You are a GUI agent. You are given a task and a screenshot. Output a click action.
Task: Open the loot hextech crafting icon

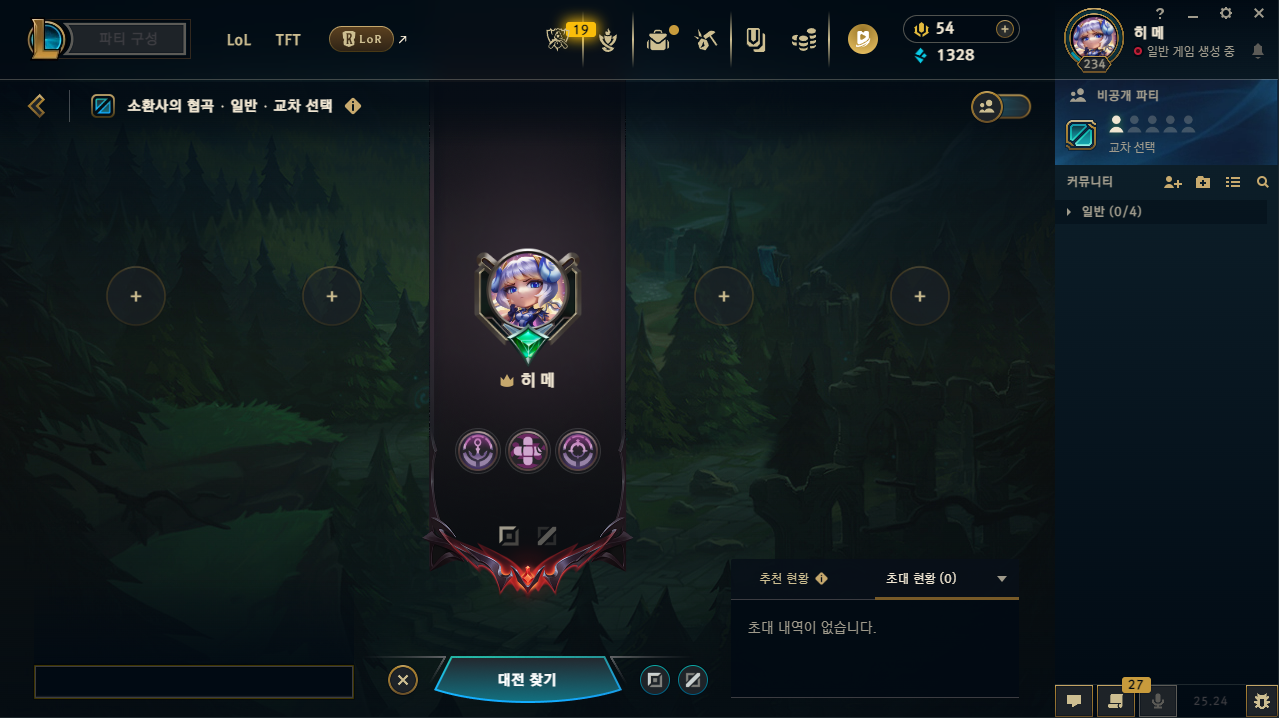point(707,40)
